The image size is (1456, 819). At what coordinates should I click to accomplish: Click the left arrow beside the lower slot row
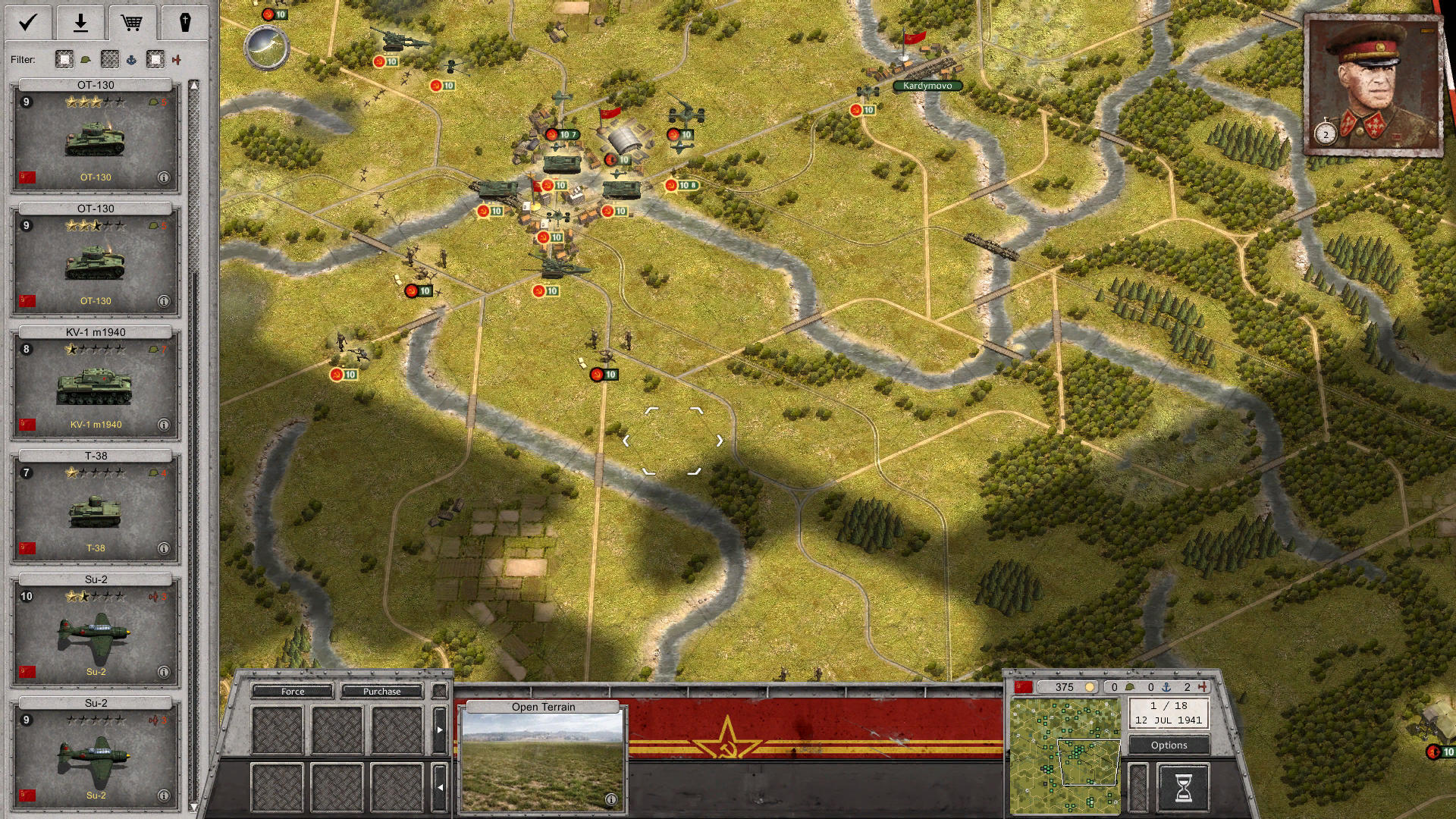tap(440, 787)
